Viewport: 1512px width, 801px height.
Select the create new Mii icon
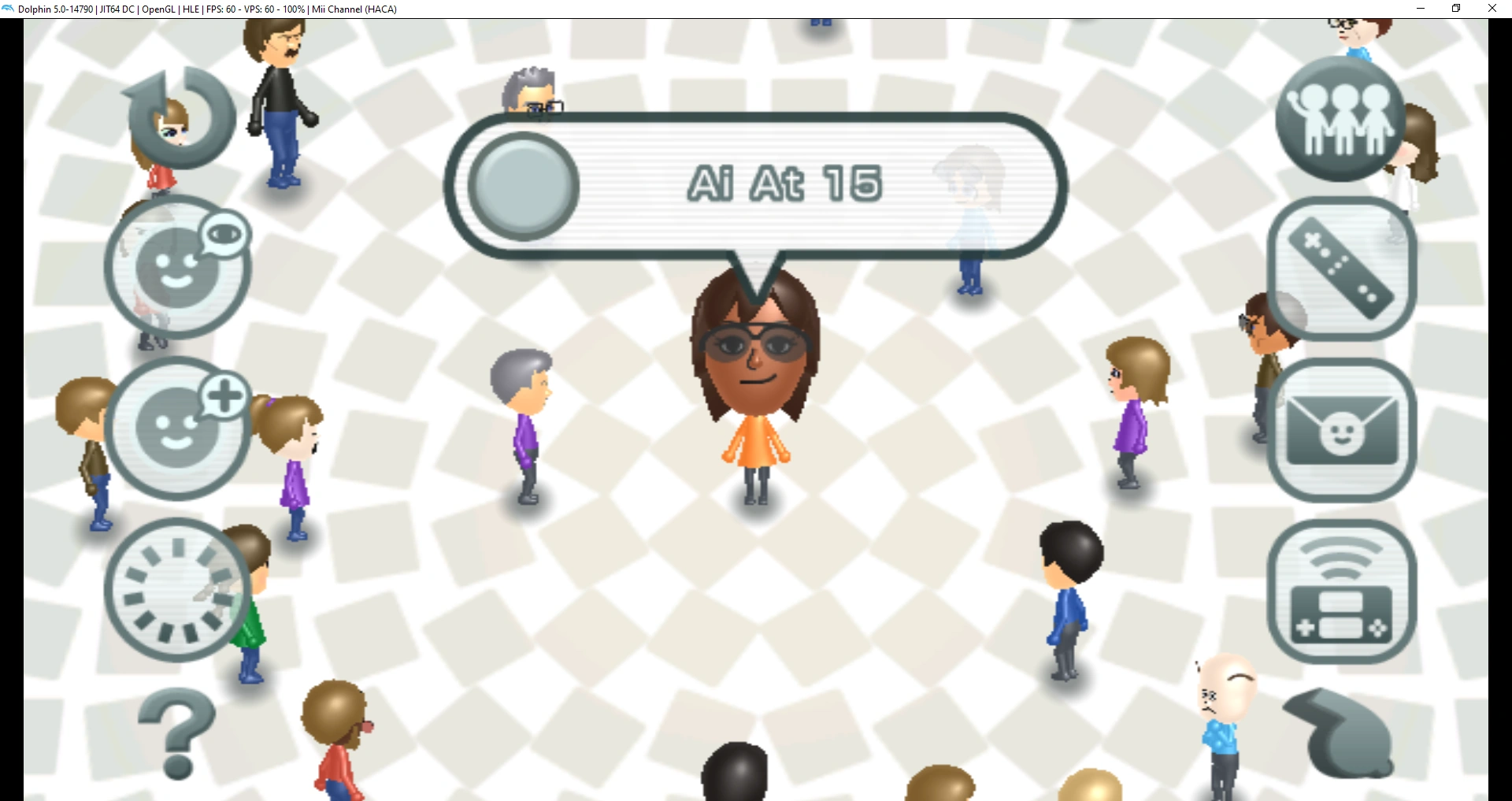click(x=178, y=429)
